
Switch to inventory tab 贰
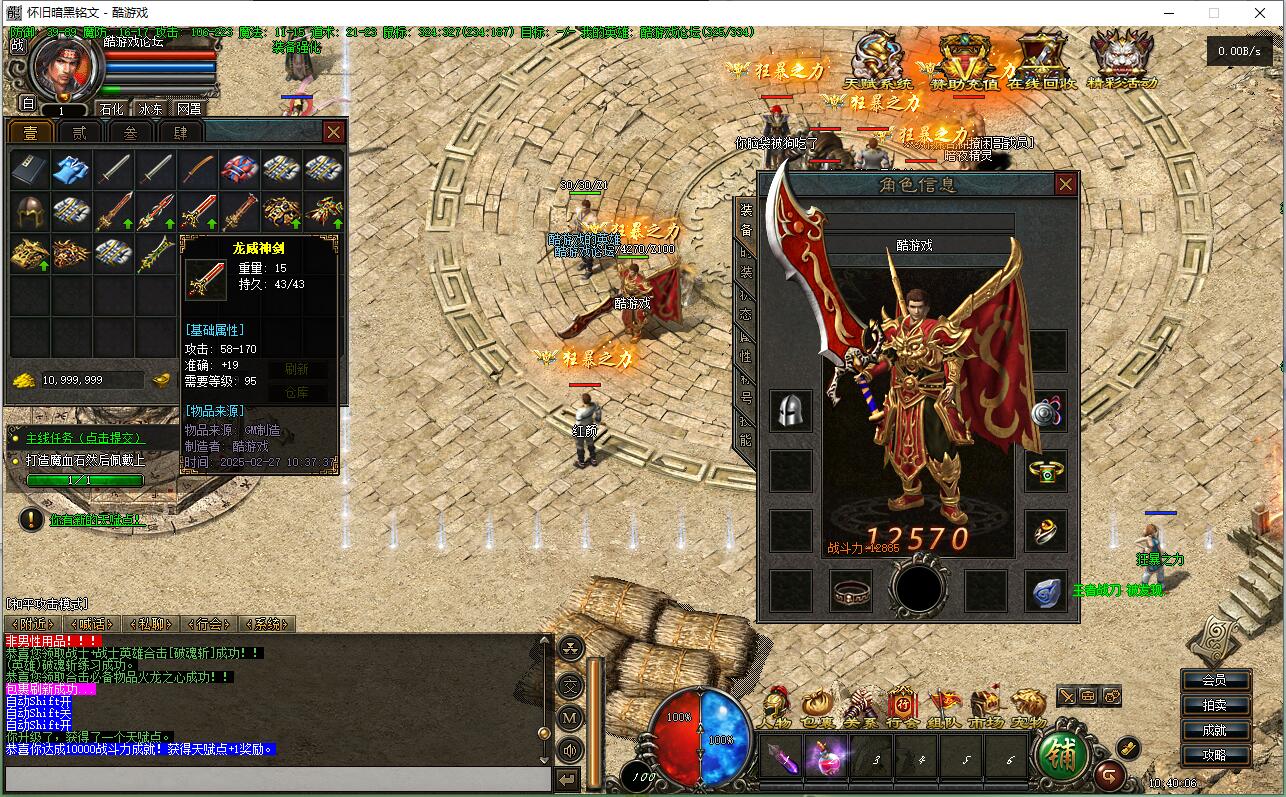[80, 132]
